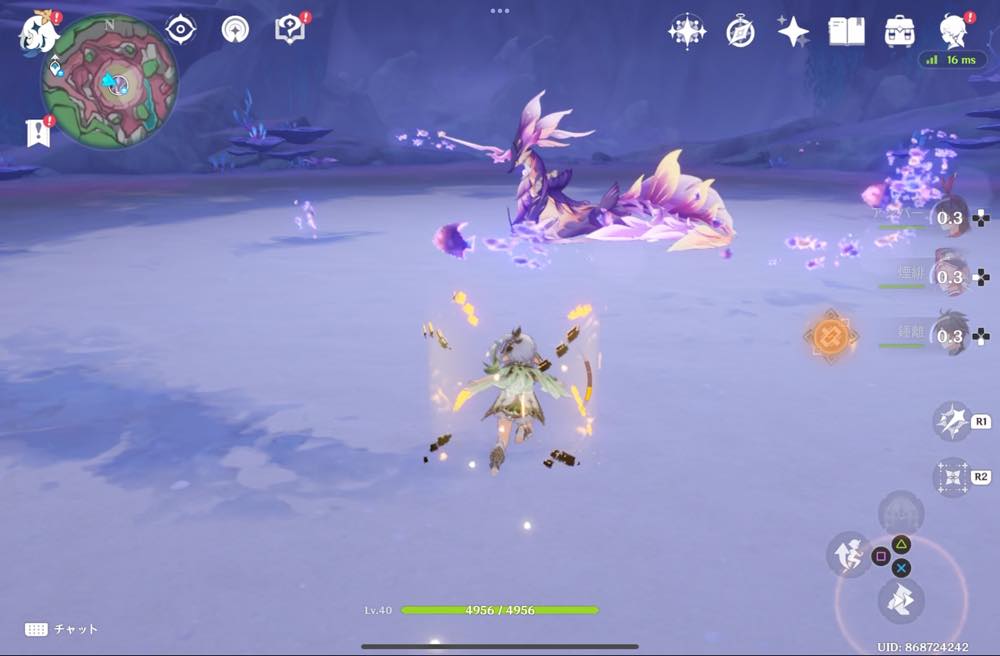Check the 16 ms network status indicator
Image resolution: width=1000 pixels, height=656 pixels.
952,60
